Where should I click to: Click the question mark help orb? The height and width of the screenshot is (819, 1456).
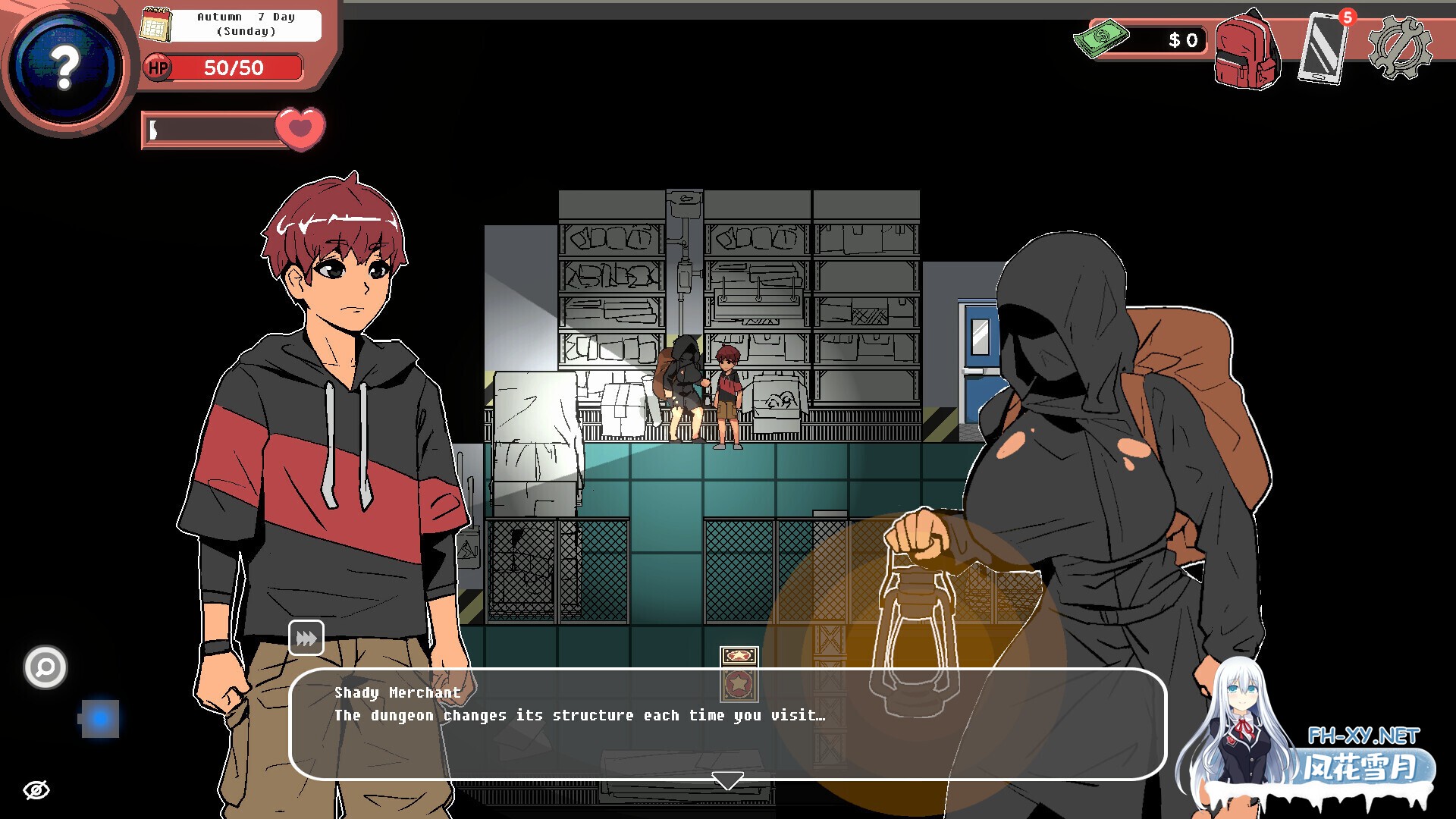(x=66, y=67)
